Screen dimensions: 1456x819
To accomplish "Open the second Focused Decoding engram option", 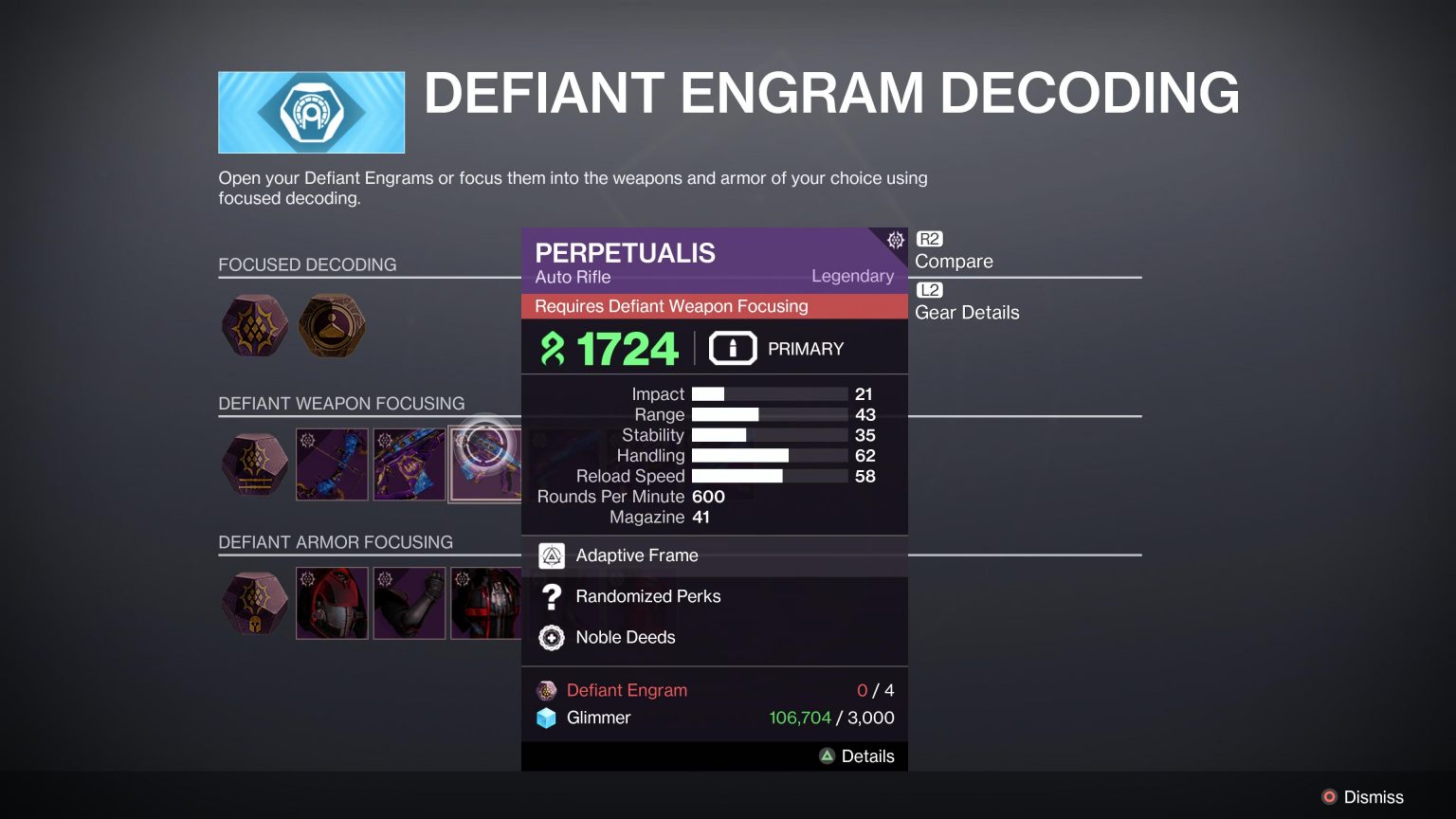I will 332,326.
